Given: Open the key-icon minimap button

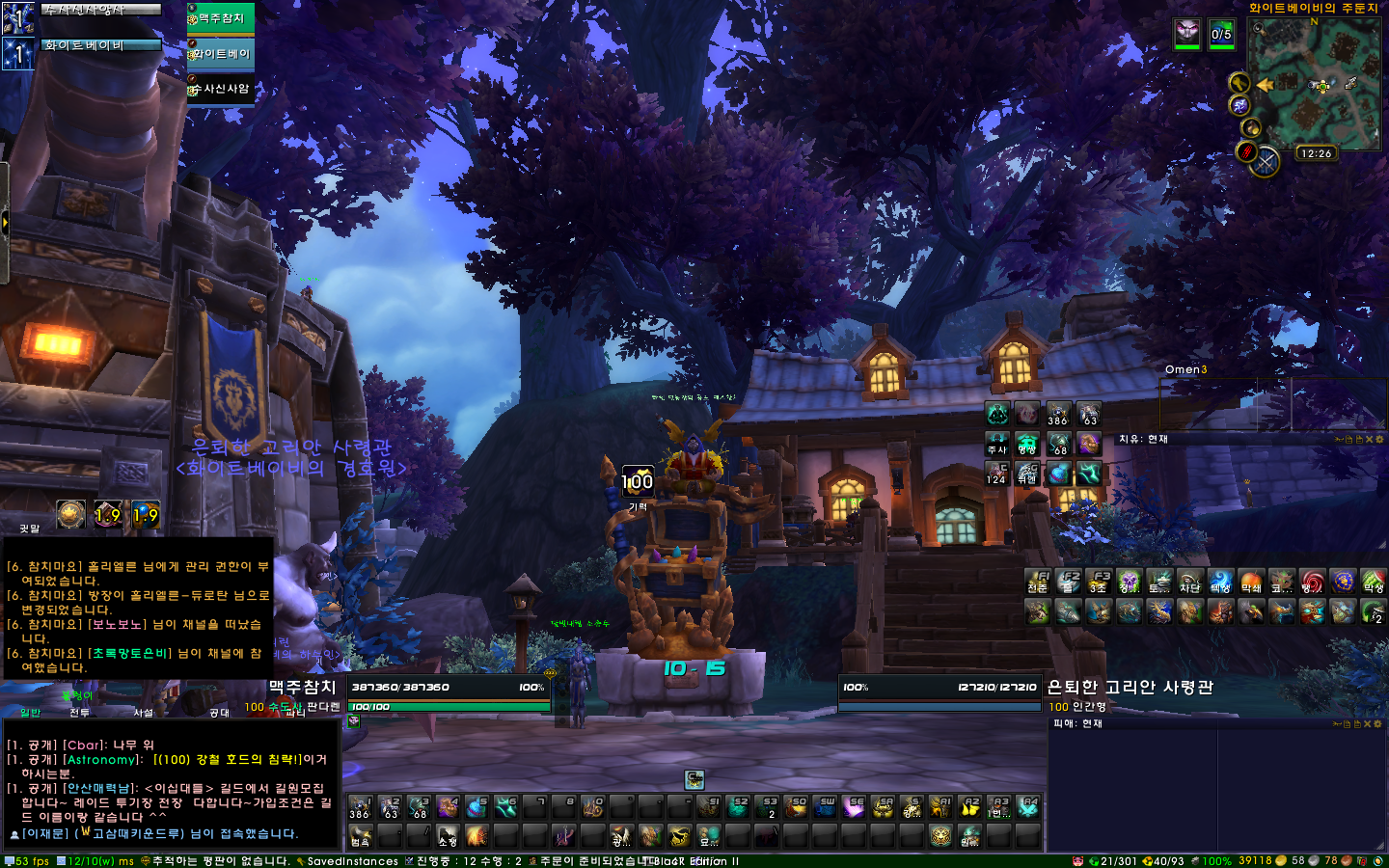Looking at the screenshot, I should coord(1239,83).
